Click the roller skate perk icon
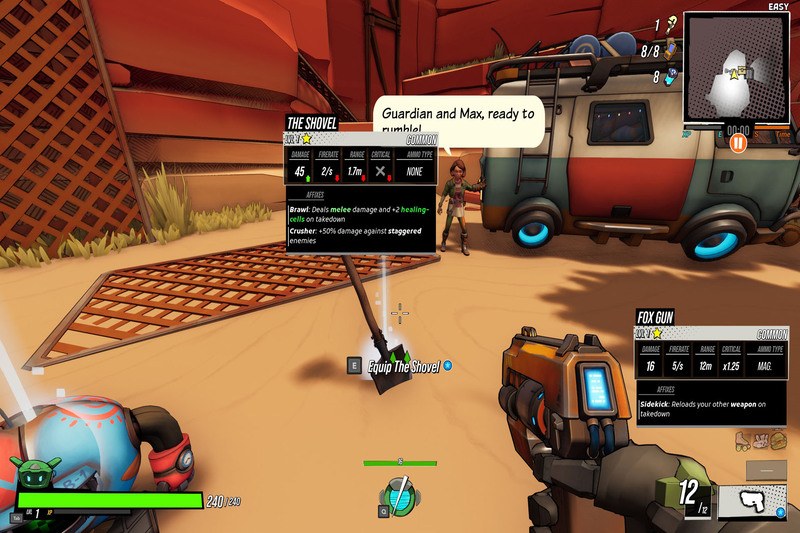This screenshot has width=800, height=533. (743, 439)
